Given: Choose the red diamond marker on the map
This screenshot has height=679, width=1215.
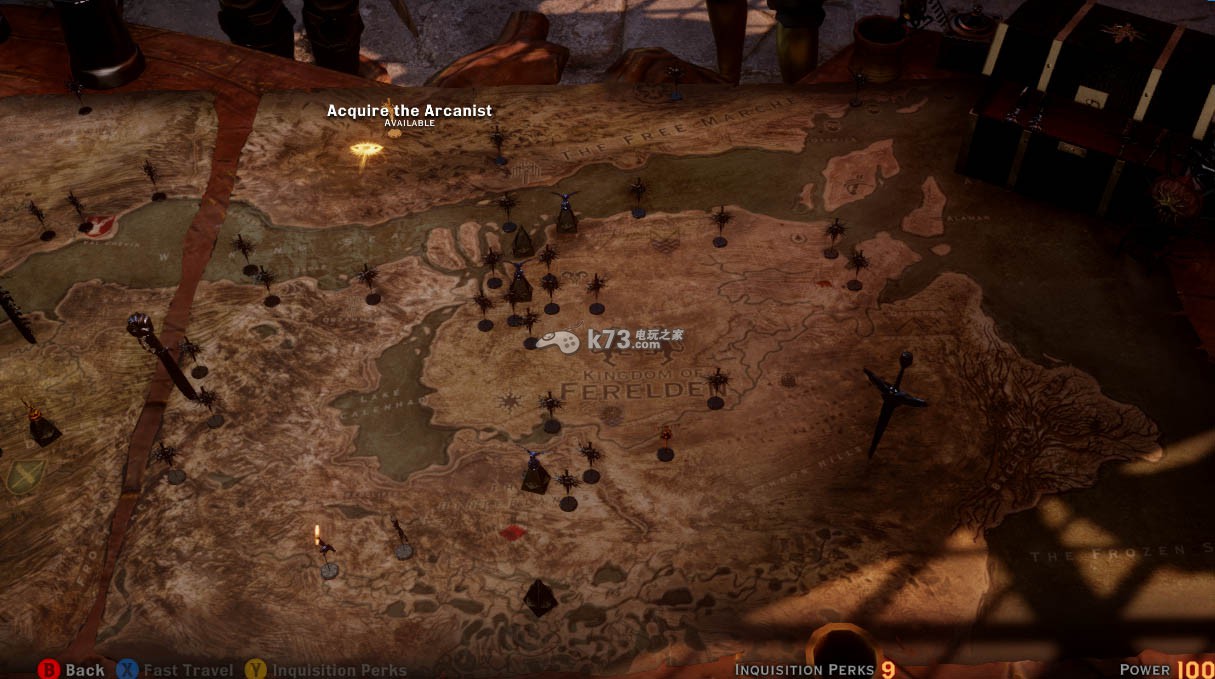Looking at the screenshot, I should 513,532.
